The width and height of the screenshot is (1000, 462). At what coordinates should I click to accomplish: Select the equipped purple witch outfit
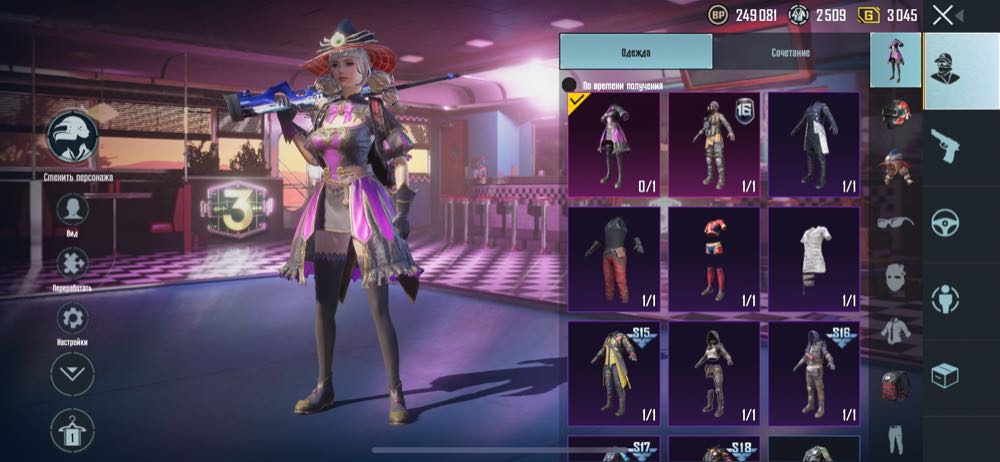614,145
